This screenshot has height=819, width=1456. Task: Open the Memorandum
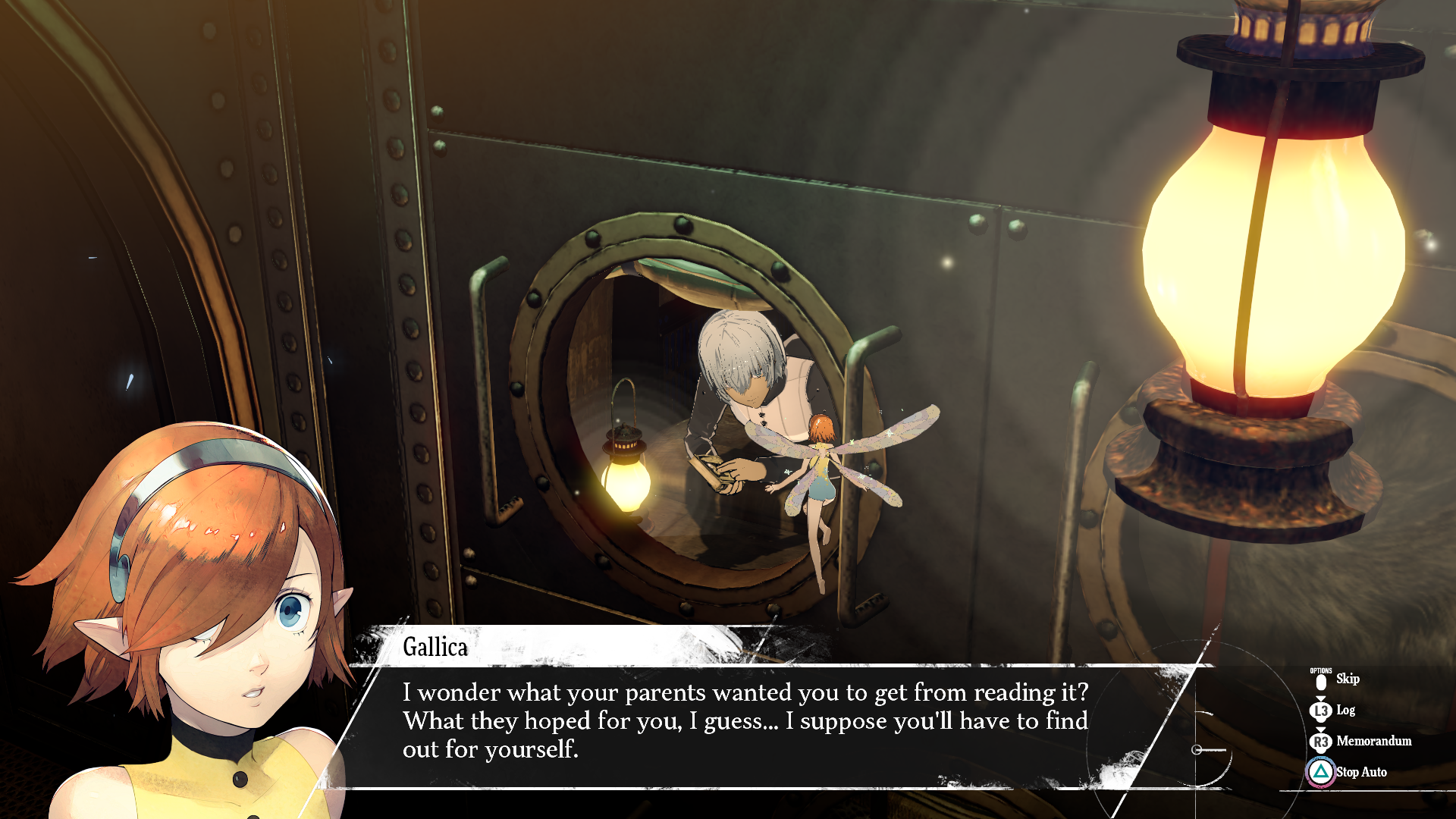[x=1373, y=742]
